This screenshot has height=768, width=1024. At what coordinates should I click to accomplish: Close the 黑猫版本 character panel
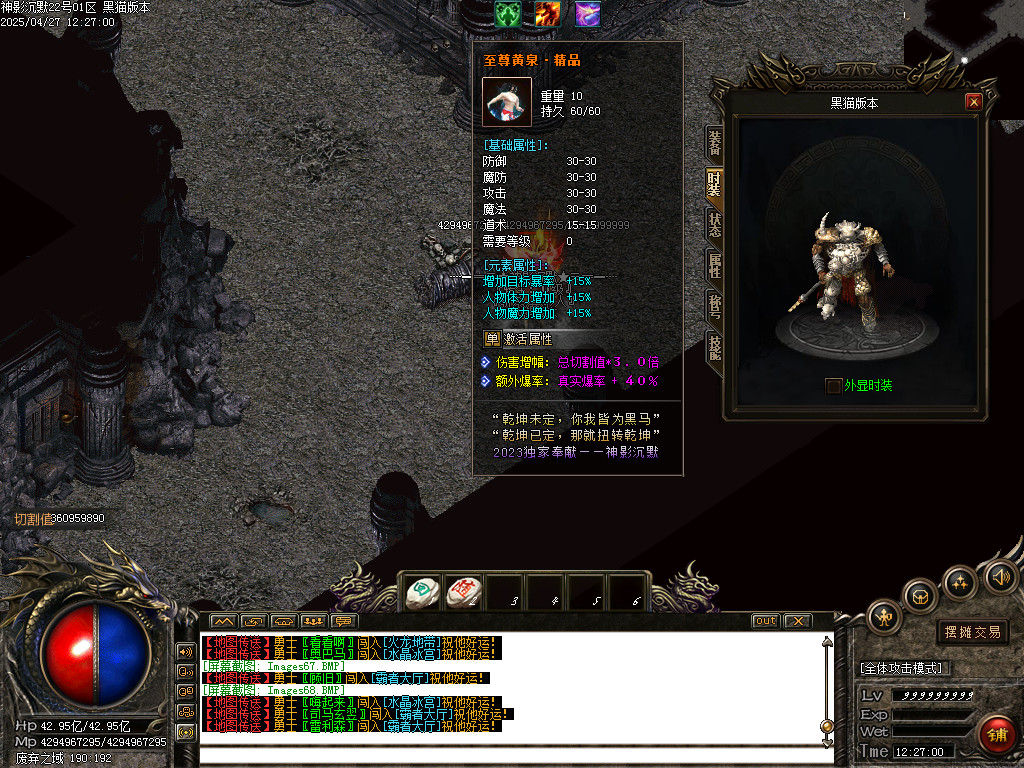coord(973,102)
